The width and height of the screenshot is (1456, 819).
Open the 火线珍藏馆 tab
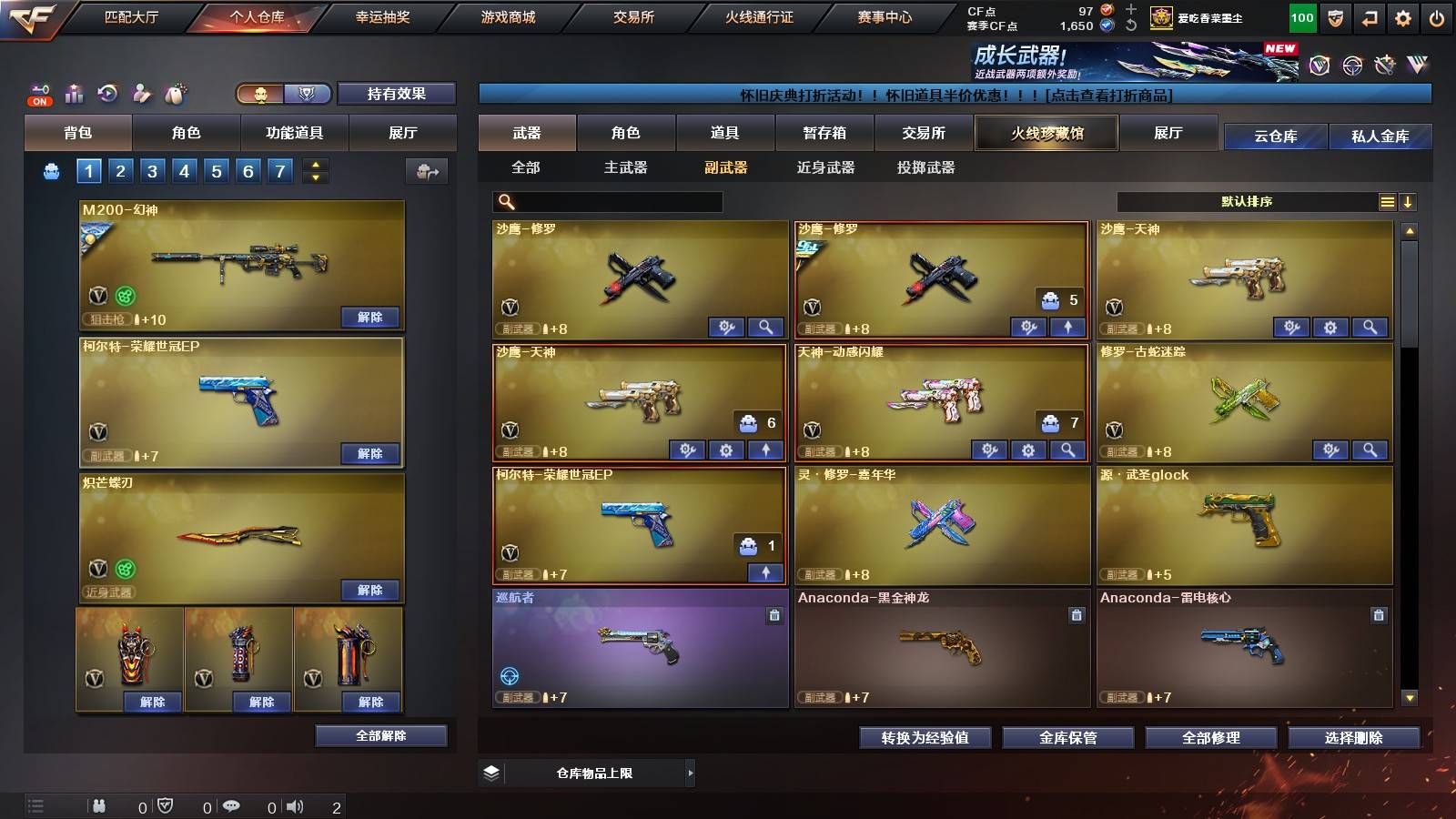click(x=1046, y=133)
